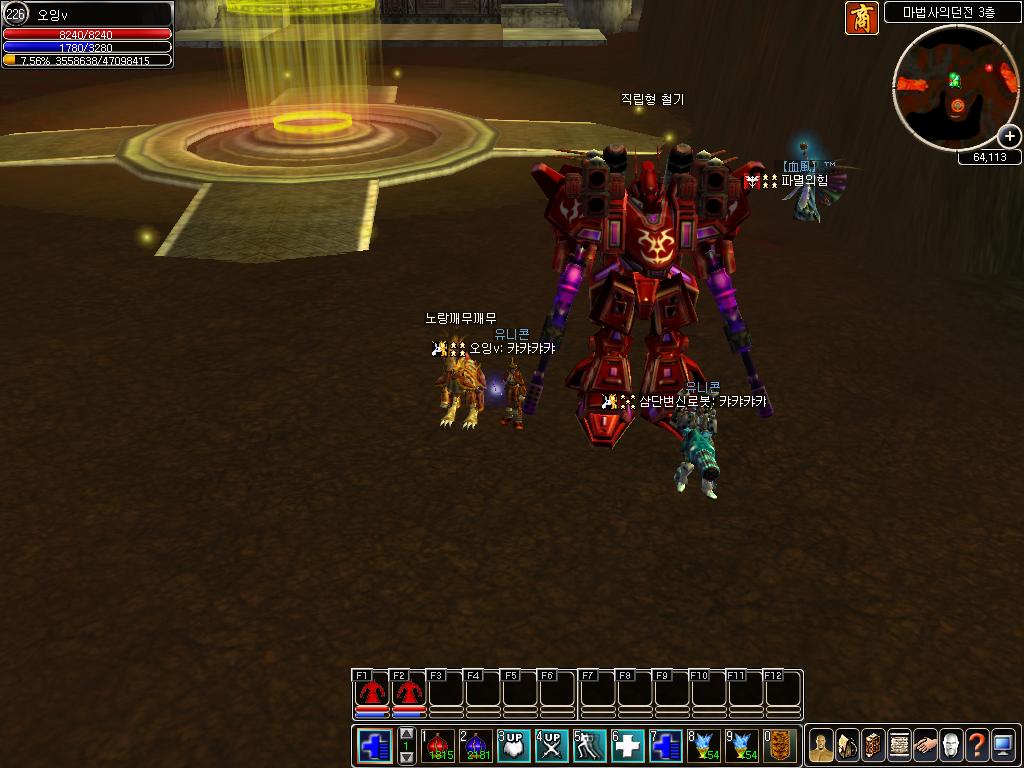Image resolution: width=1024 pixels, height=768 pixels.
Task: Open system options with the monitor icon
Action: tap(1003, 746)
